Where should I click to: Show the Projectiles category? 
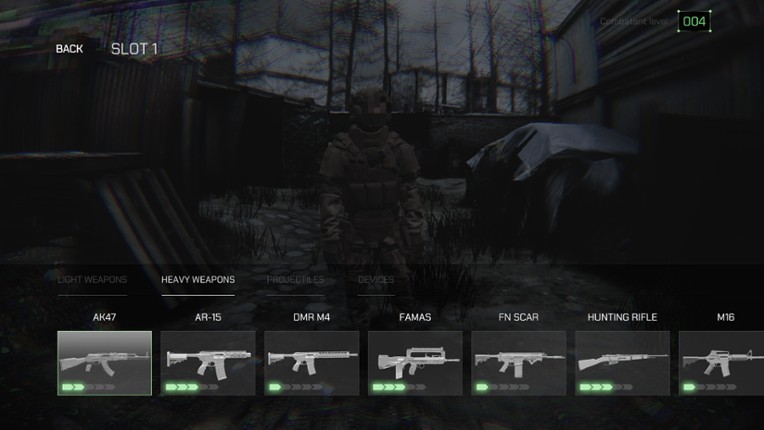tap(295, 280)
